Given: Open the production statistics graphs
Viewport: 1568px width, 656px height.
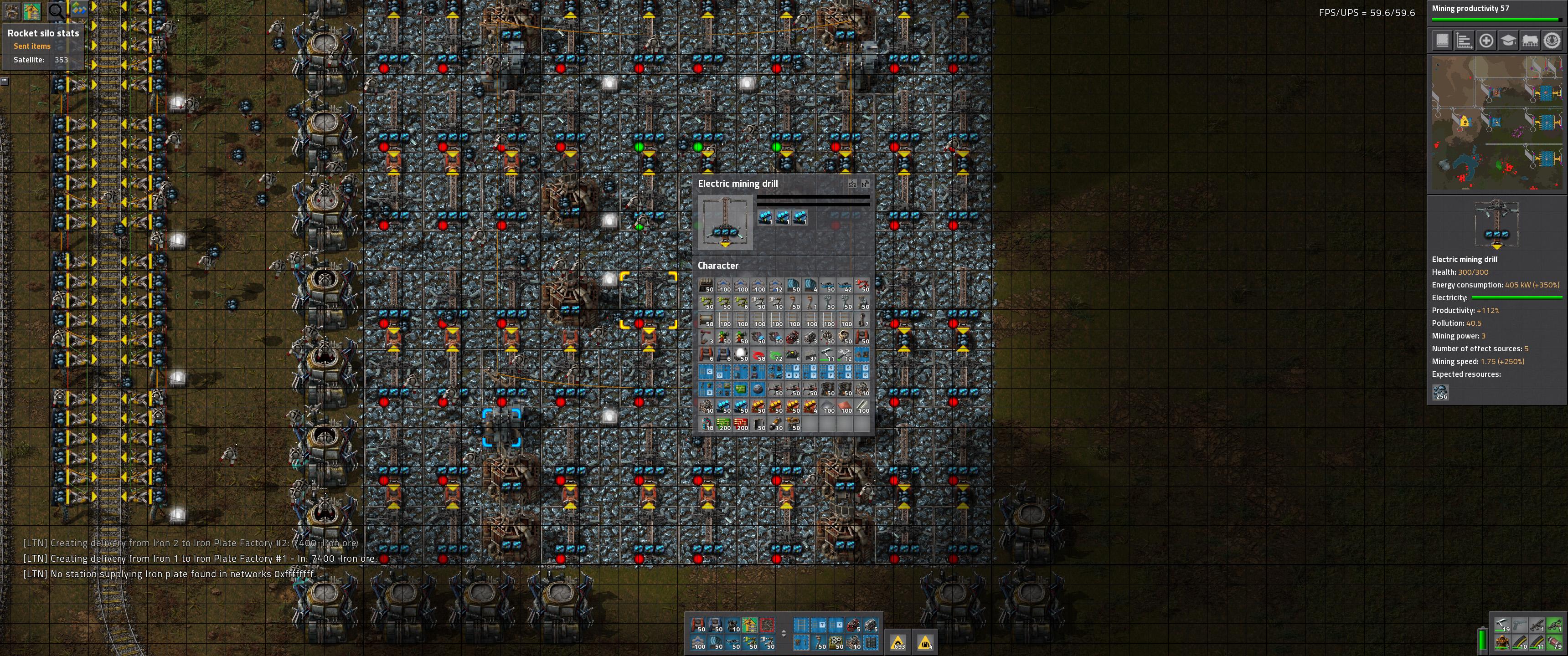Looking at the screenshot, I should point(1464,40).
